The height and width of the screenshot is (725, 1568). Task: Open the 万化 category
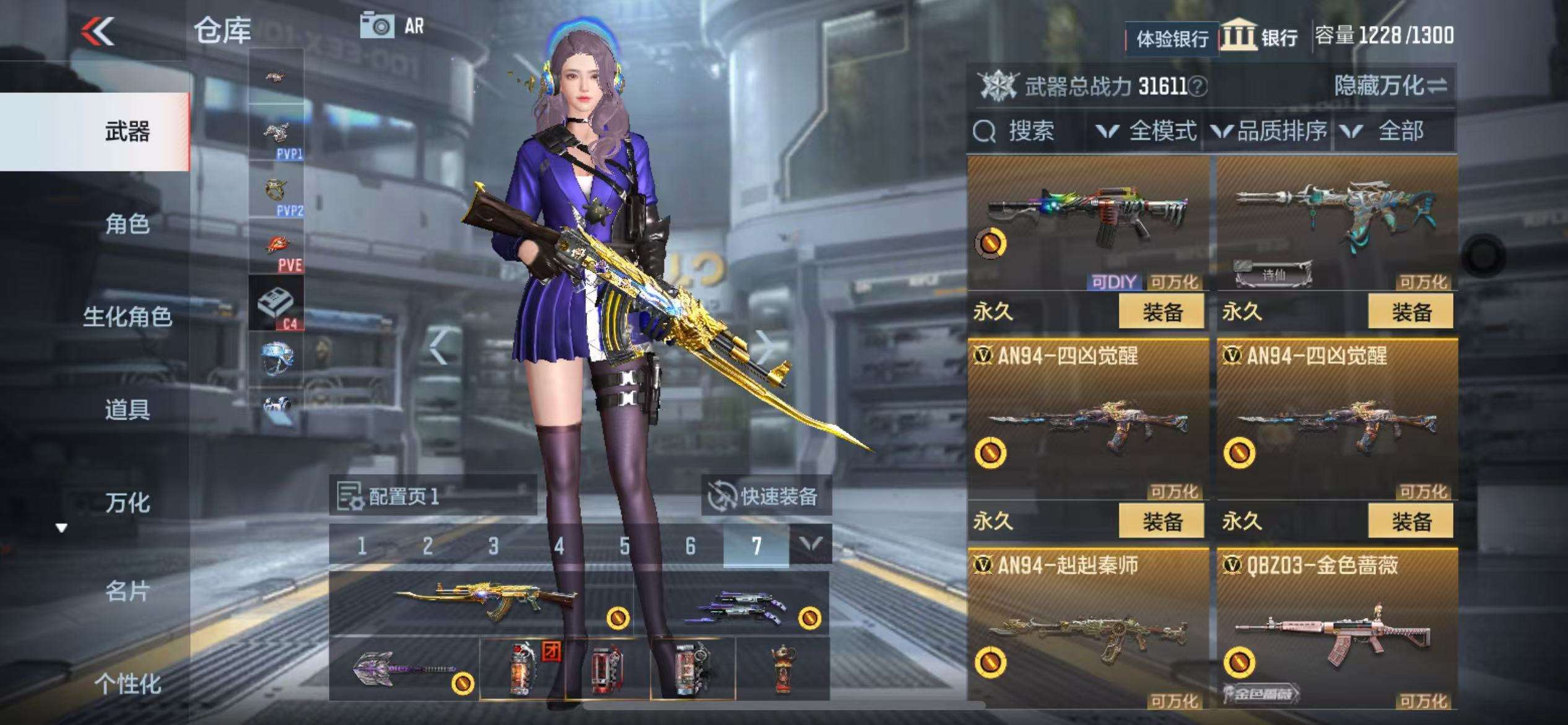[x=127, y=503]
